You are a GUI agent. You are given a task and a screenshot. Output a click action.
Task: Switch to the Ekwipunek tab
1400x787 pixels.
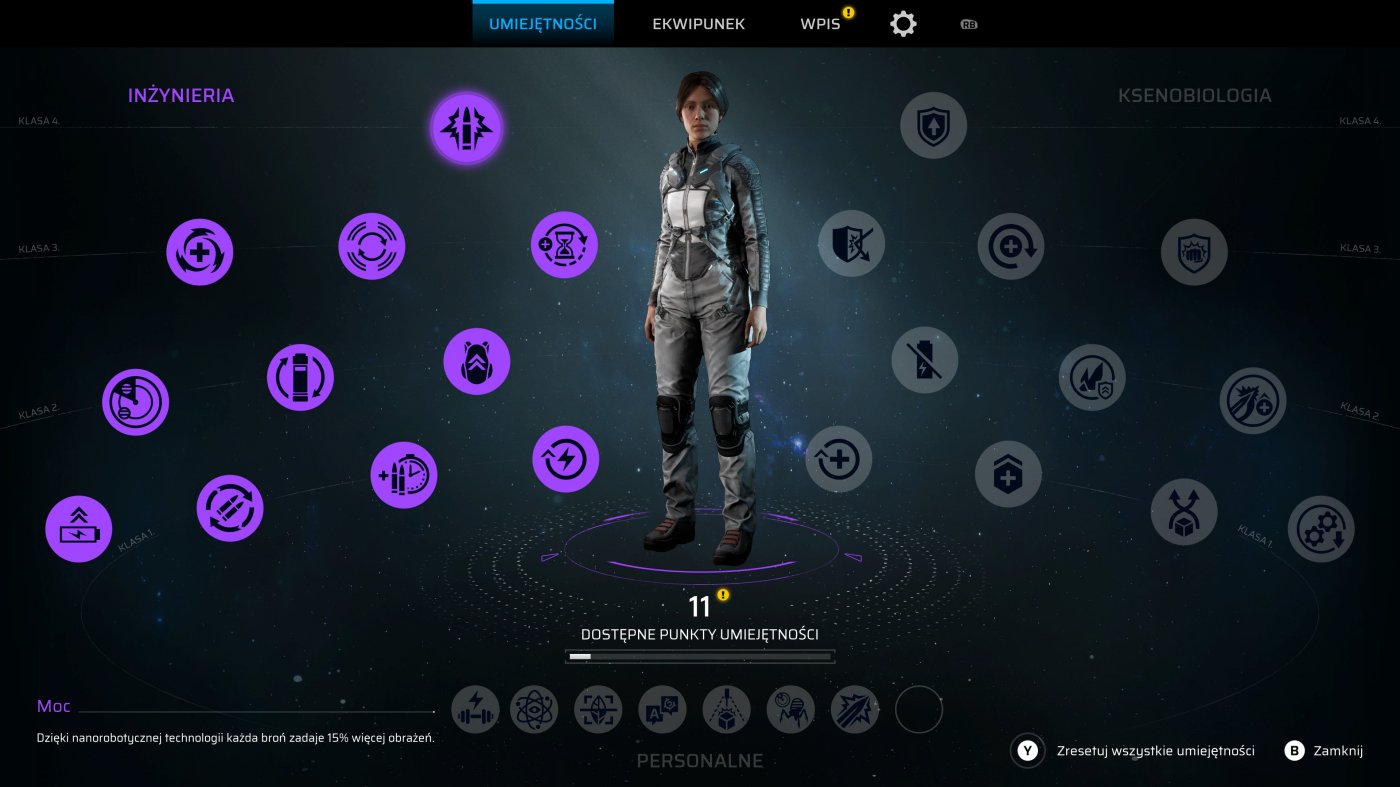click(698, 24)
